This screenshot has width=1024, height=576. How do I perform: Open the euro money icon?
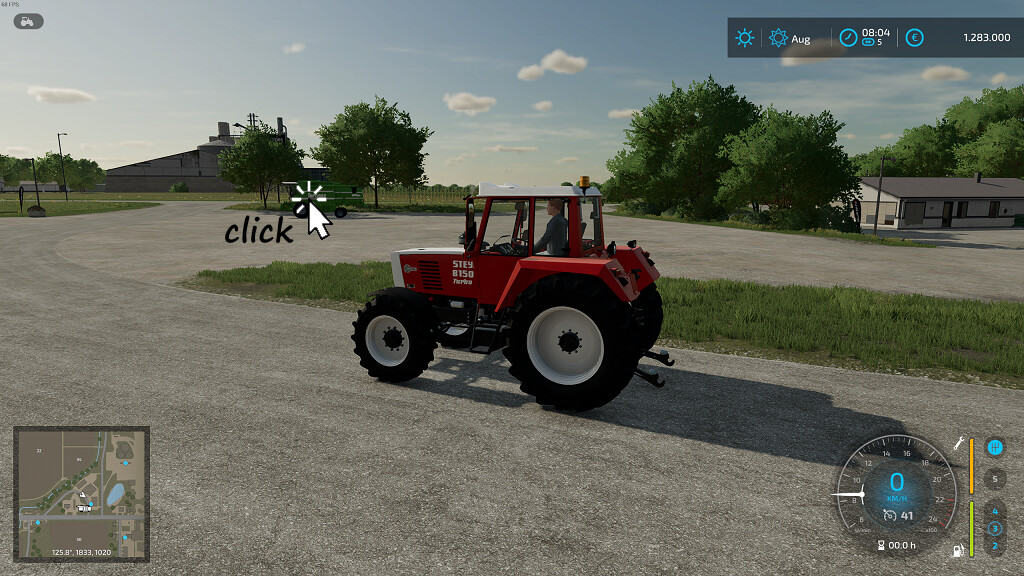[914, 38]
